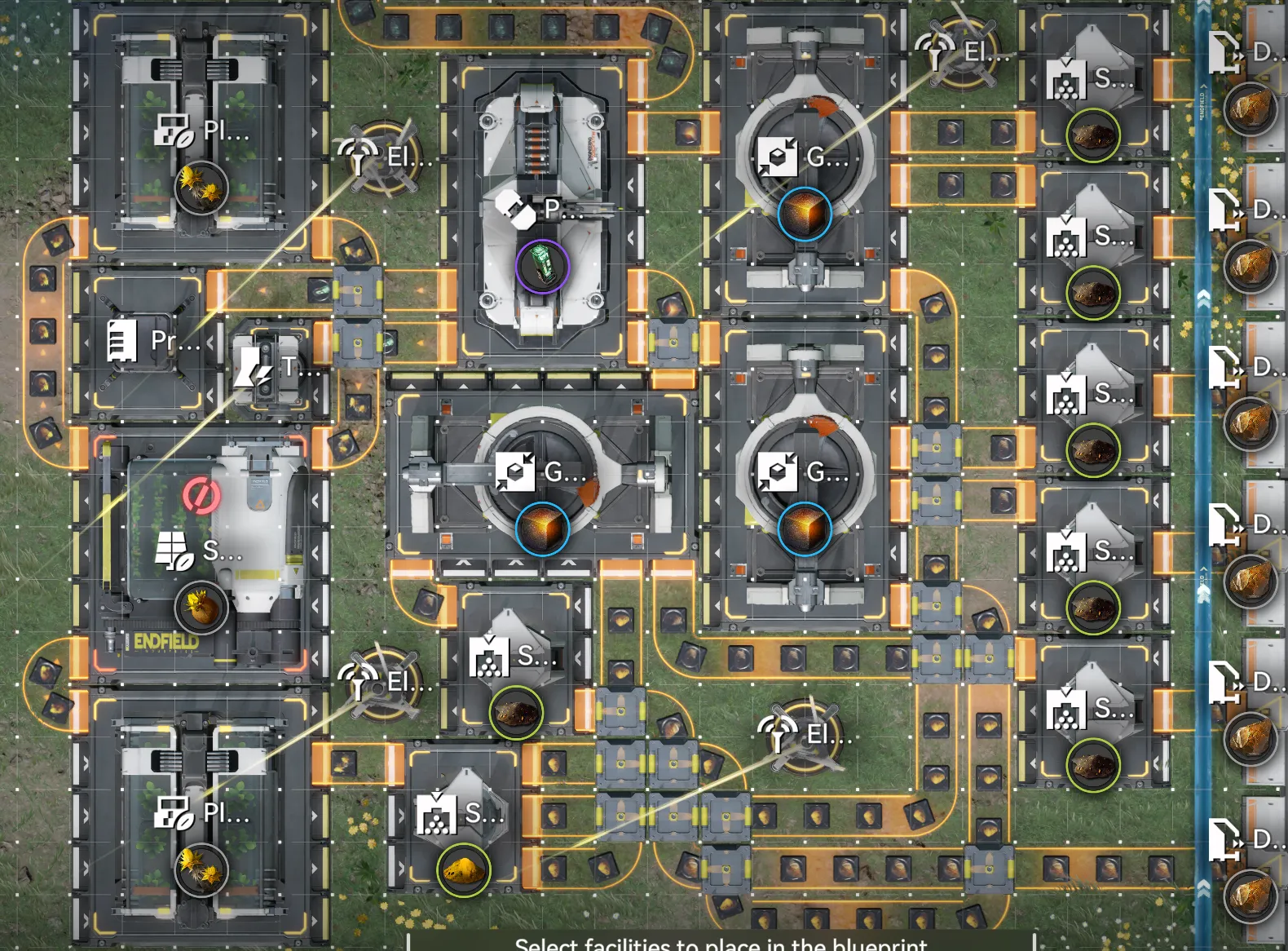Click the Sifter icon above the gold ore

click(x=436, y=816)
